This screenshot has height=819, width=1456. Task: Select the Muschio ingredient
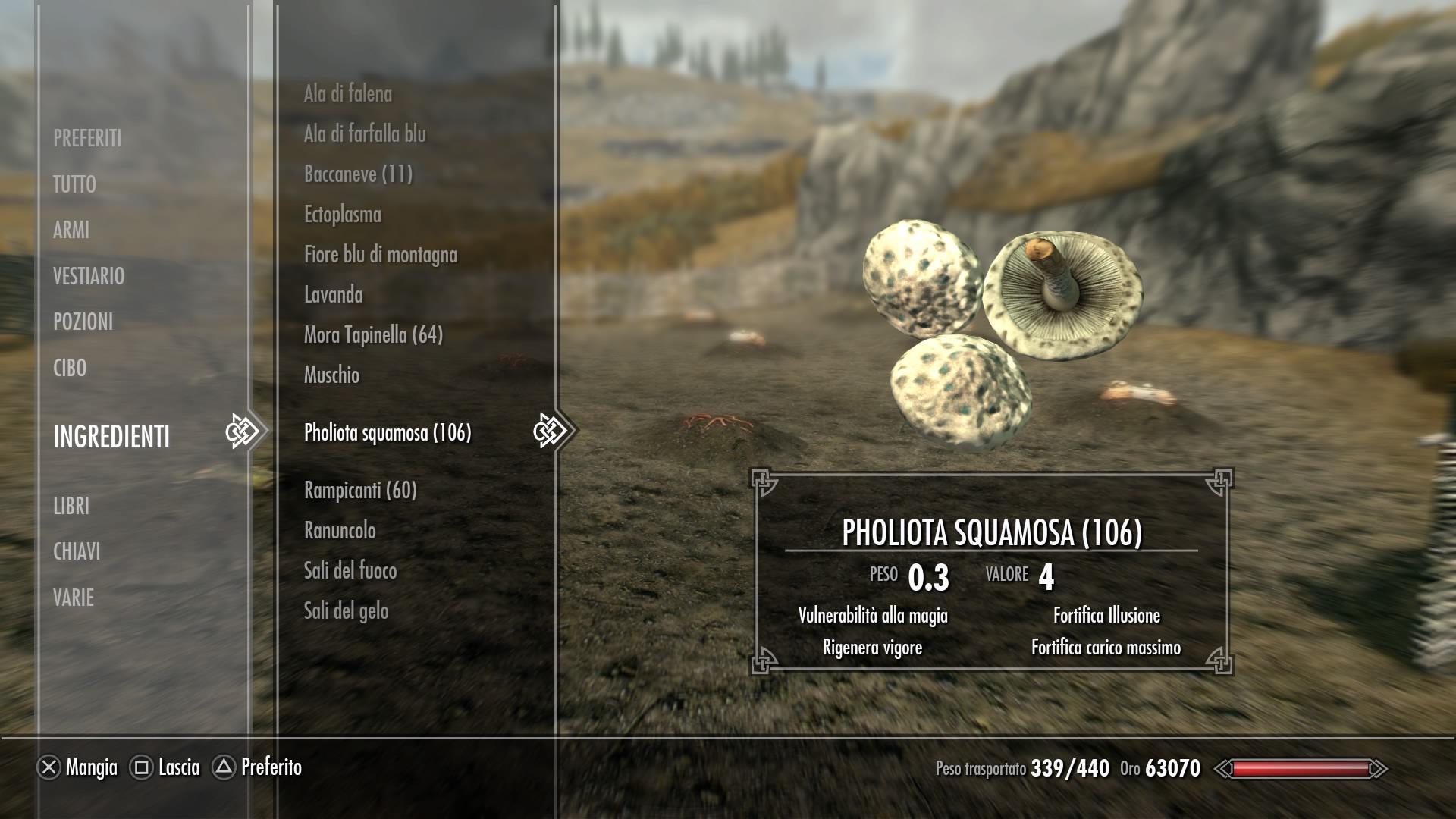tap(332, 375)
